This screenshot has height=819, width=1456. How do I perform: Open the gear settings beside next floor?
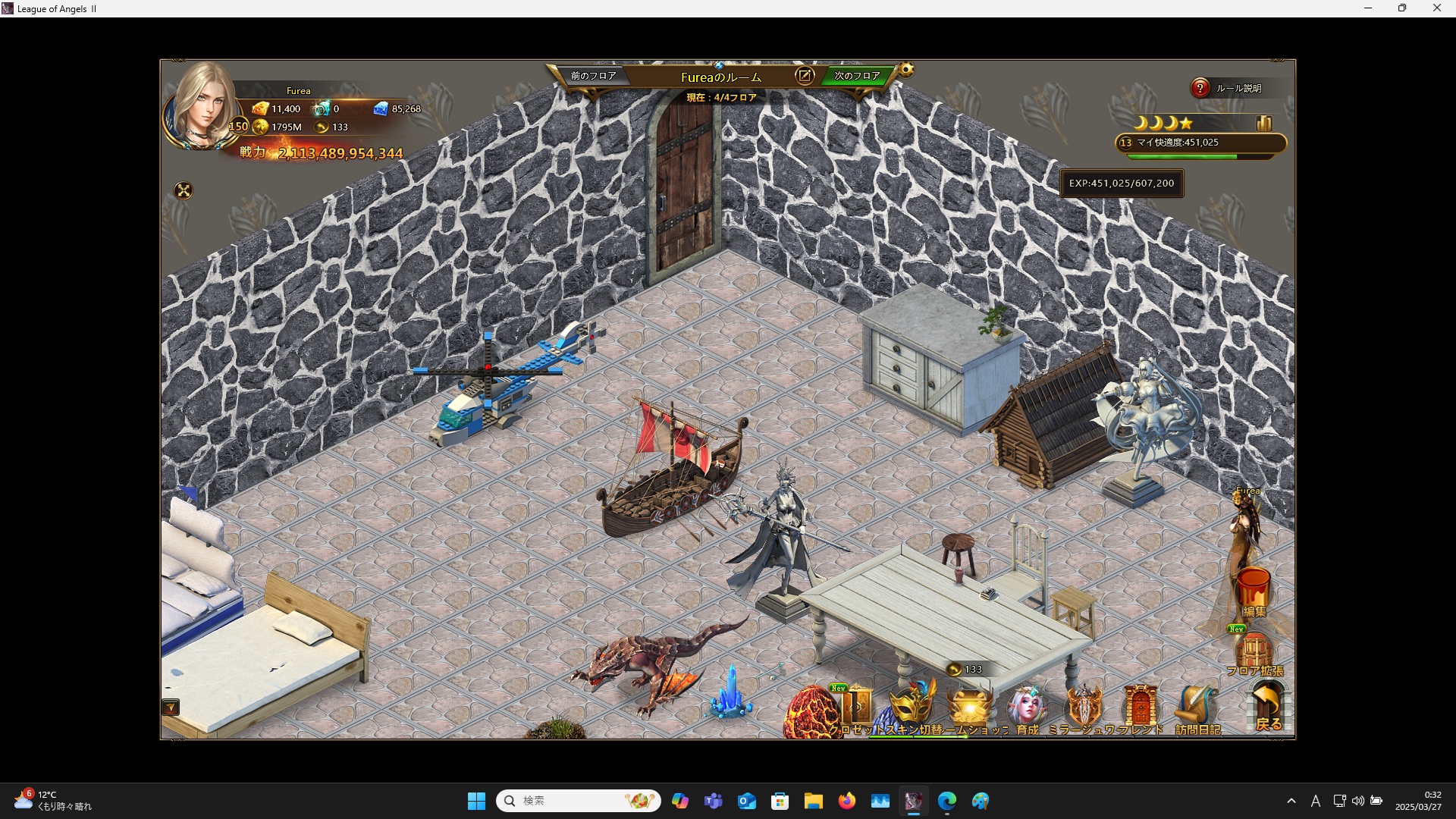pos(906,71)
